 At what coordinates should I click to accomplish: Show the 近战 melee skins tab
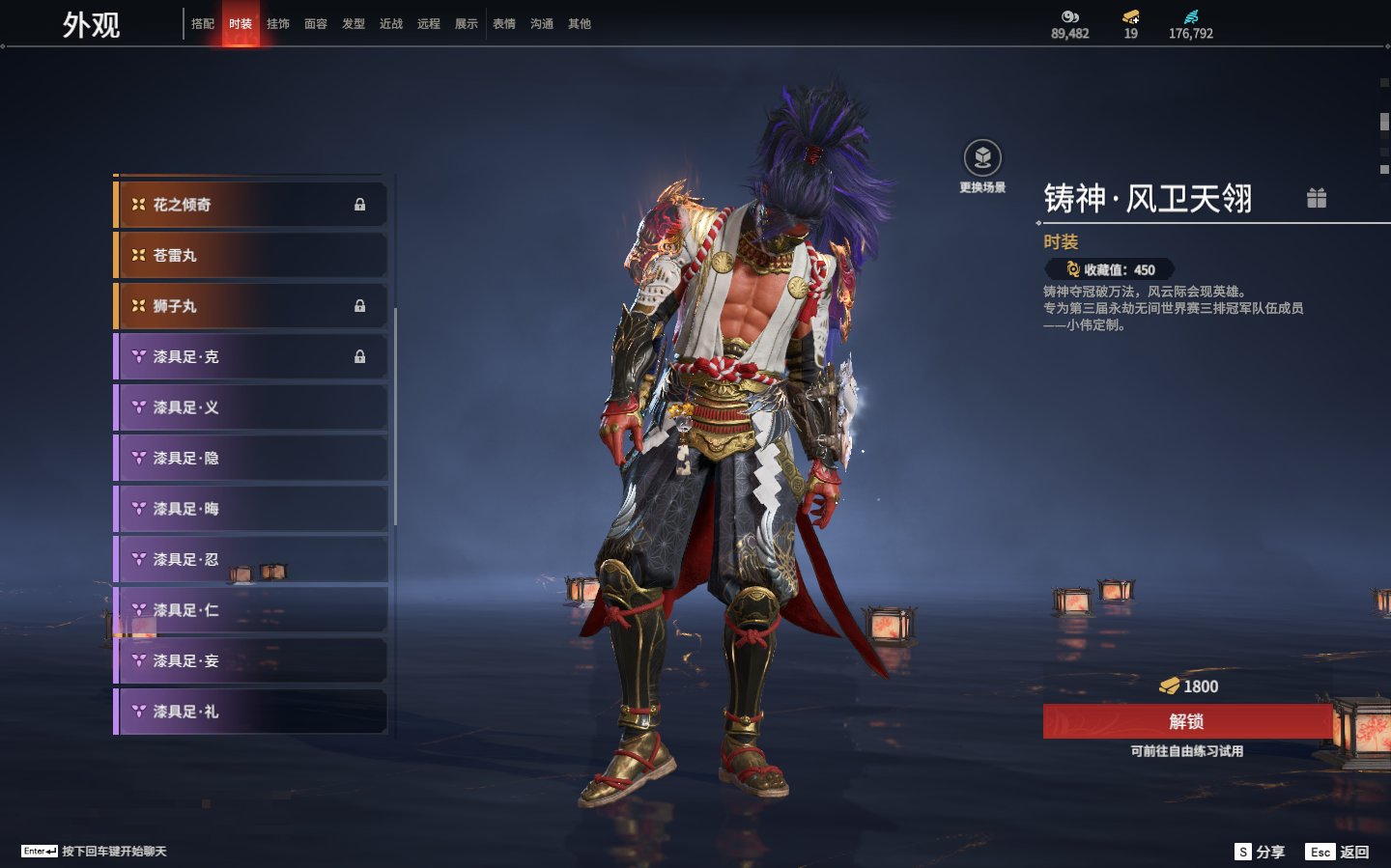tap(391, 24)
